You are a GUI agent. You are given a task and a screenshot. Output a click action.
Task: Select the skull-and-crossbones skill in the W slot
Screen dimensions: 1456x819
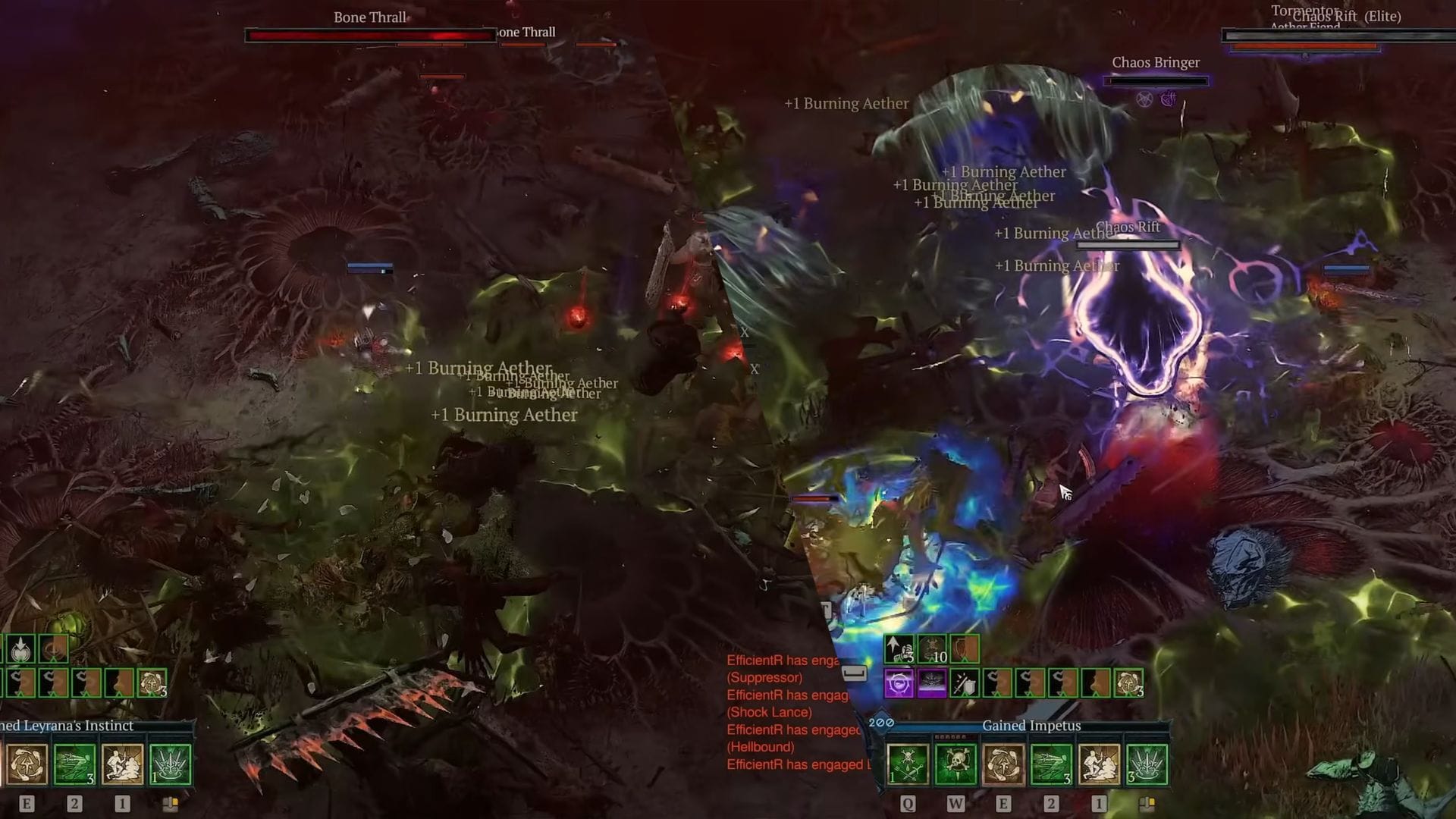click(x=955, y=764)
